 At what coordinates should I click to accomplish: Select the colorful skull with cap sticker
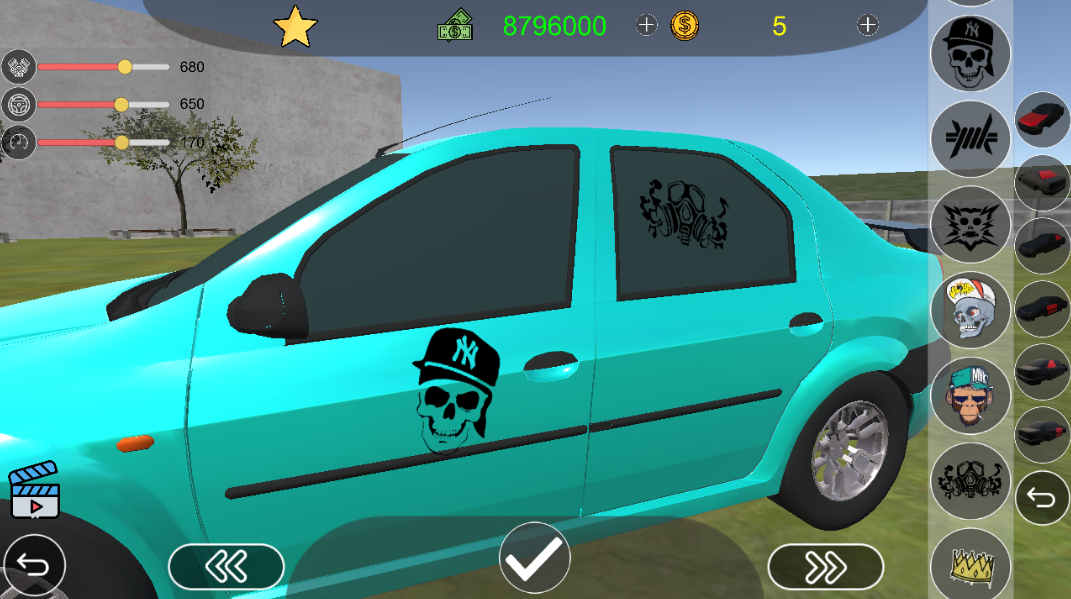click(x=969, y=310)
